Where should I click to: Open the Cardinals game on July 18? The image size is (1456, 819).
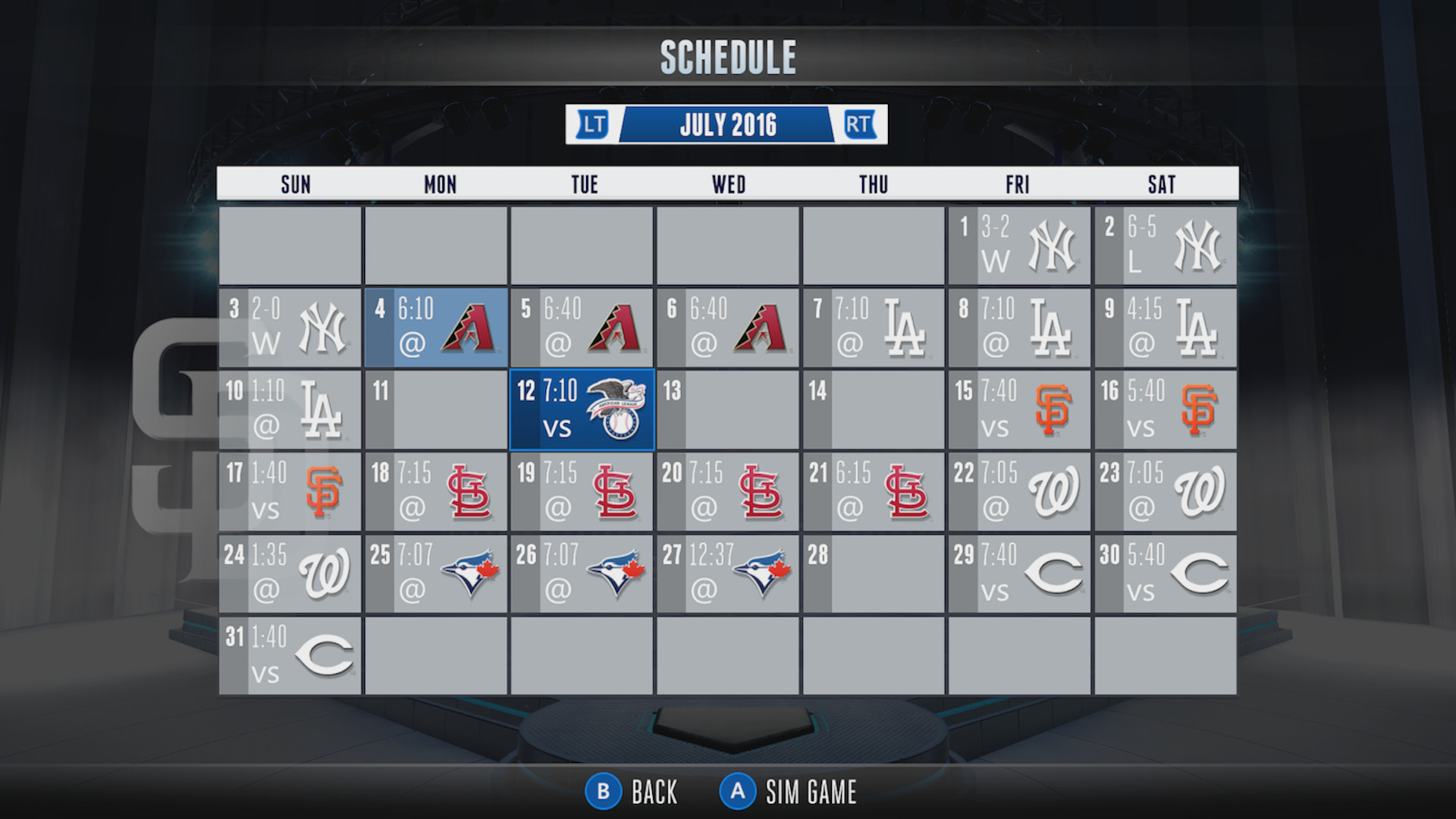436,491
